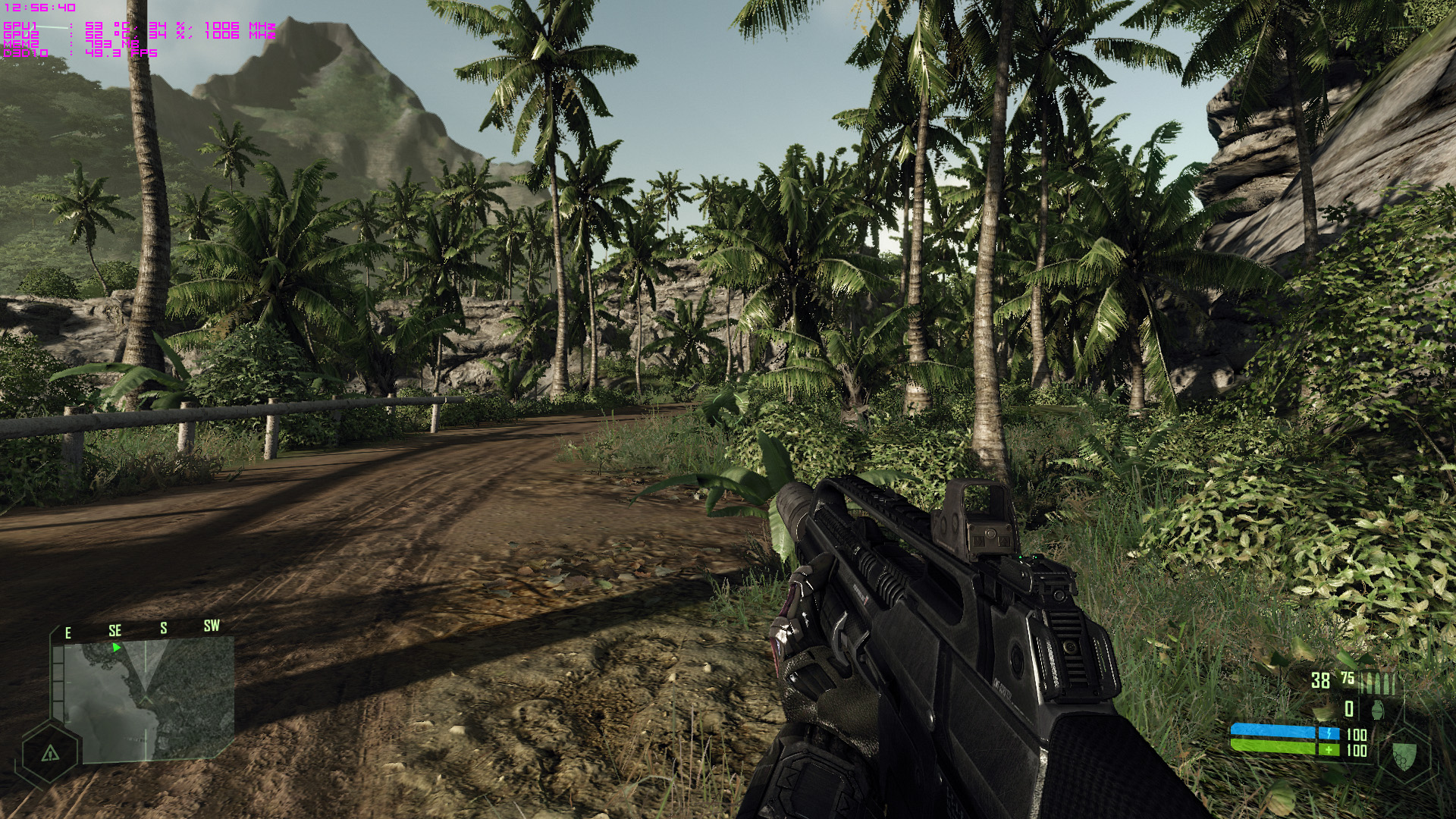Screen dimensions: 1456x819
Task: Click the zoom scale ticks on the minimap
Action: click(x=58, y=676)
